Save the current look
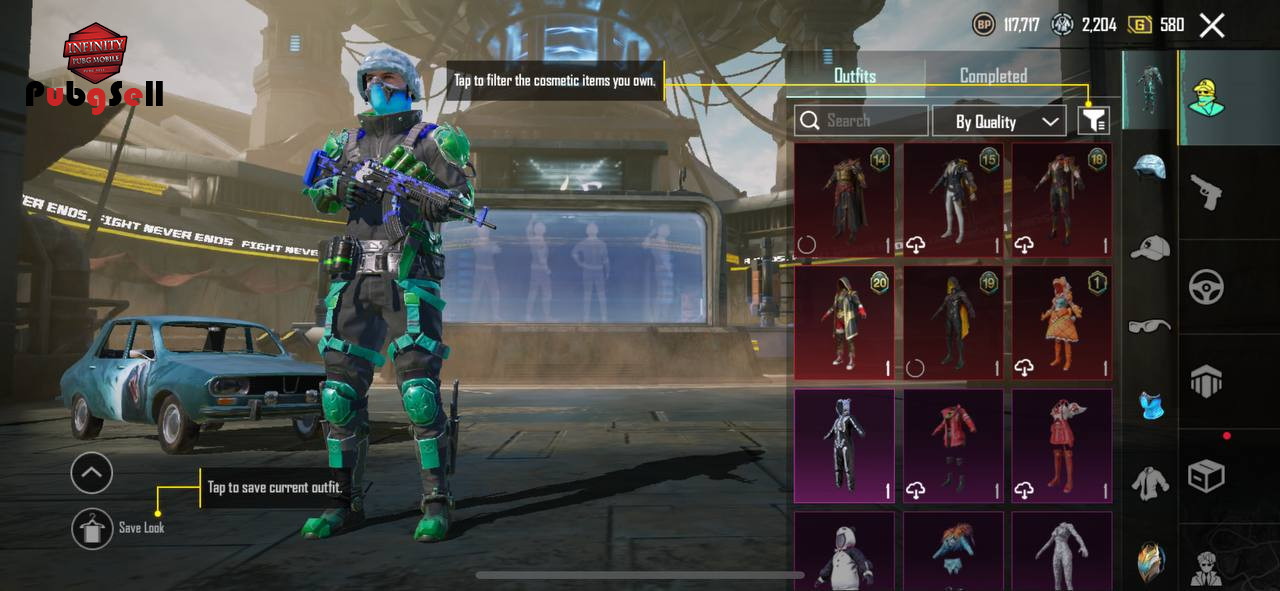Screen dimensions: 1280x591 (93, 528)
